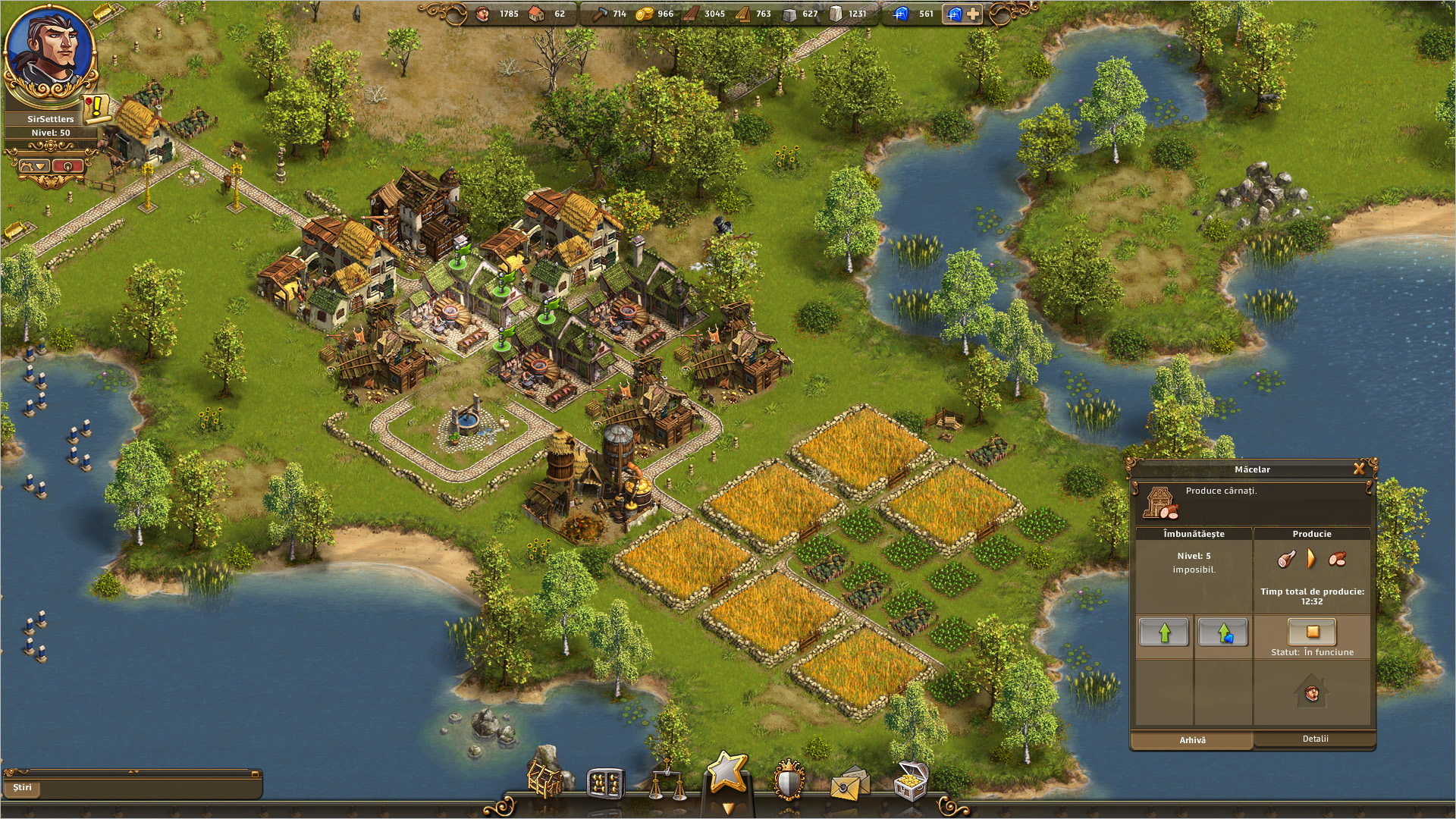Open the quest scroll with exclamation mark
The width and height of the screenshot is (1456, 819).
pyautogui.click(x=96, y=108)
